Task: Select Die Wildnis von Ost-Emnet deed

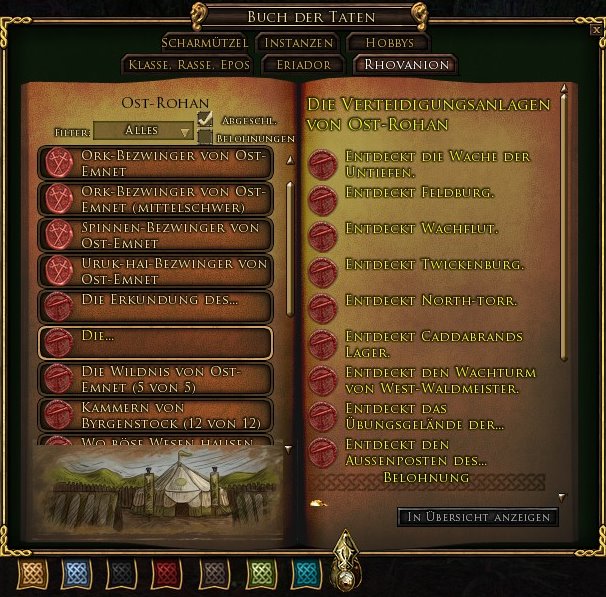Action: (155, 379)
